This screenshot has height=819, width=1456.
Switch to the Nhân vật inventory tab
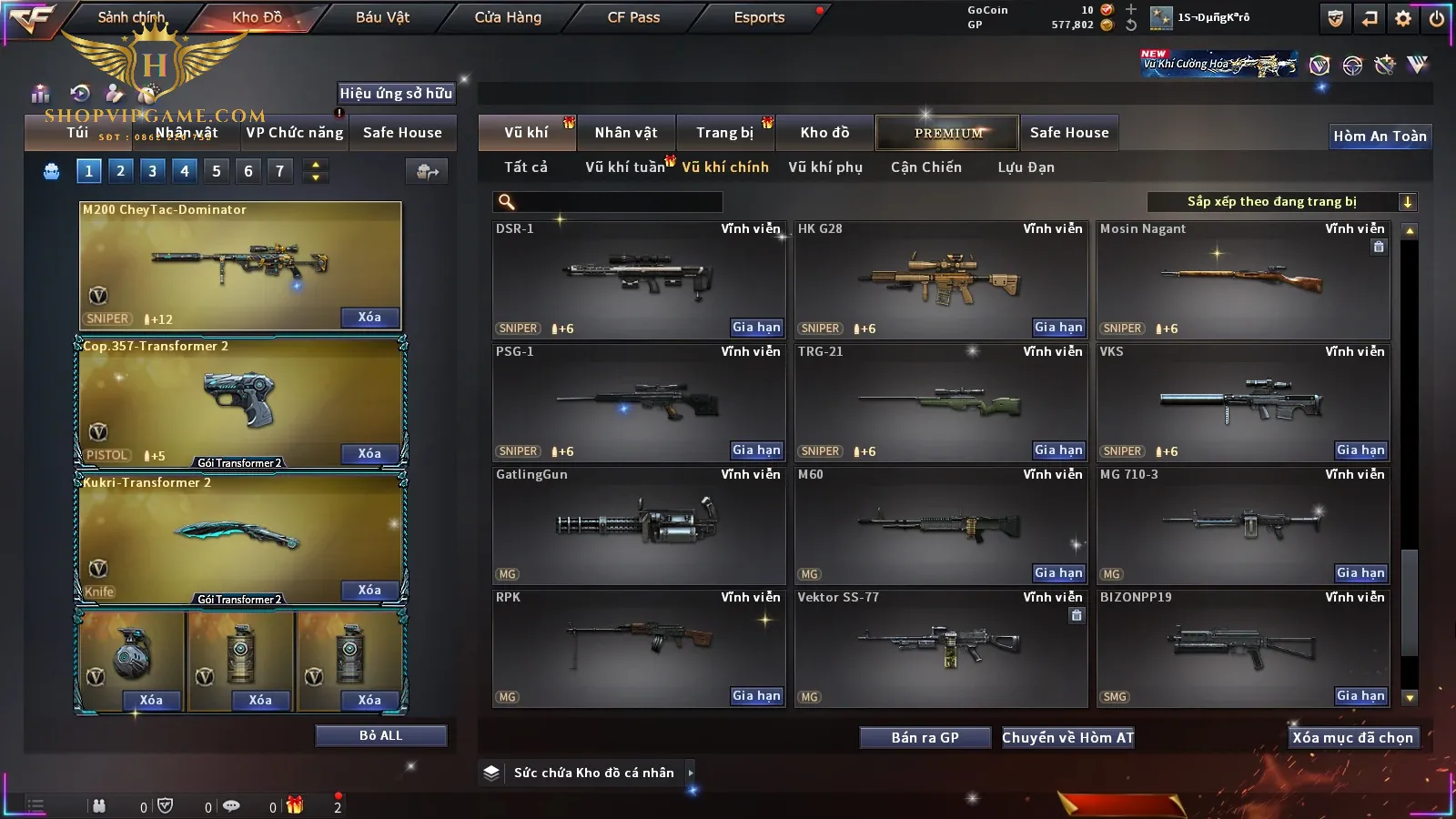click(x=626, y=133)
